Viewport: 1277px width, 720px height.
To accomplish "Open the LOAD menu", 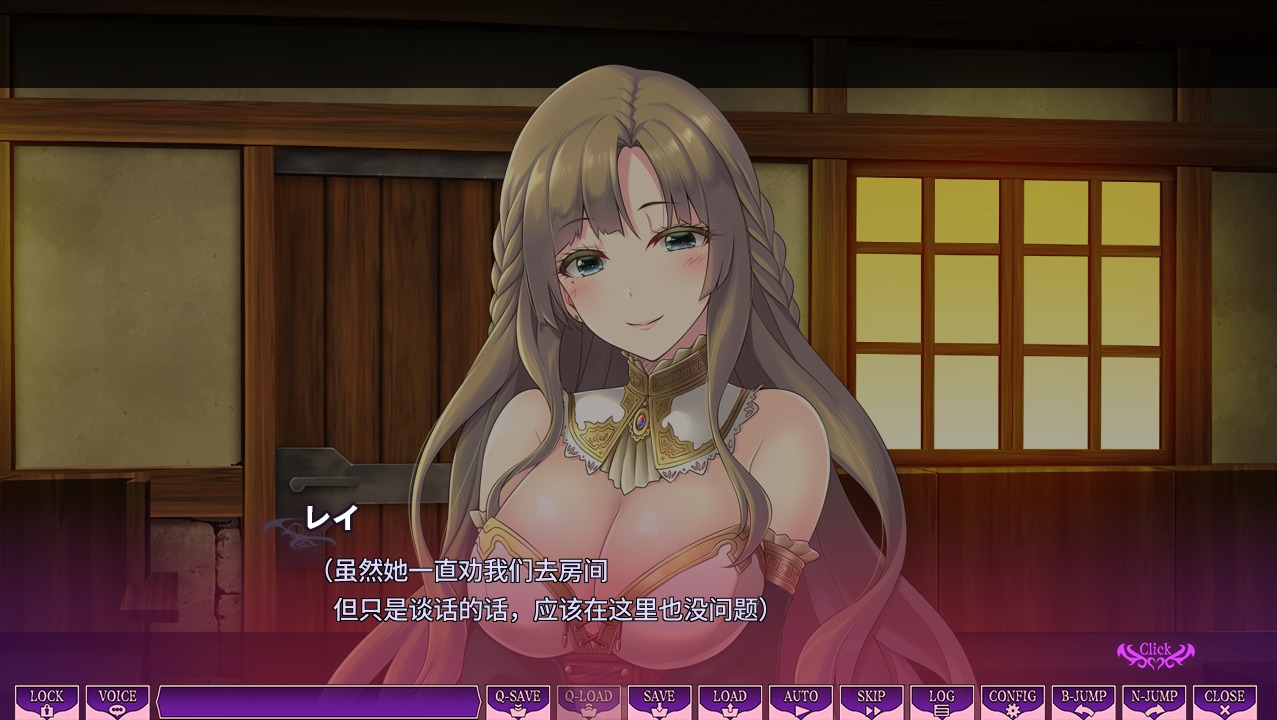I will pos(730,702).
